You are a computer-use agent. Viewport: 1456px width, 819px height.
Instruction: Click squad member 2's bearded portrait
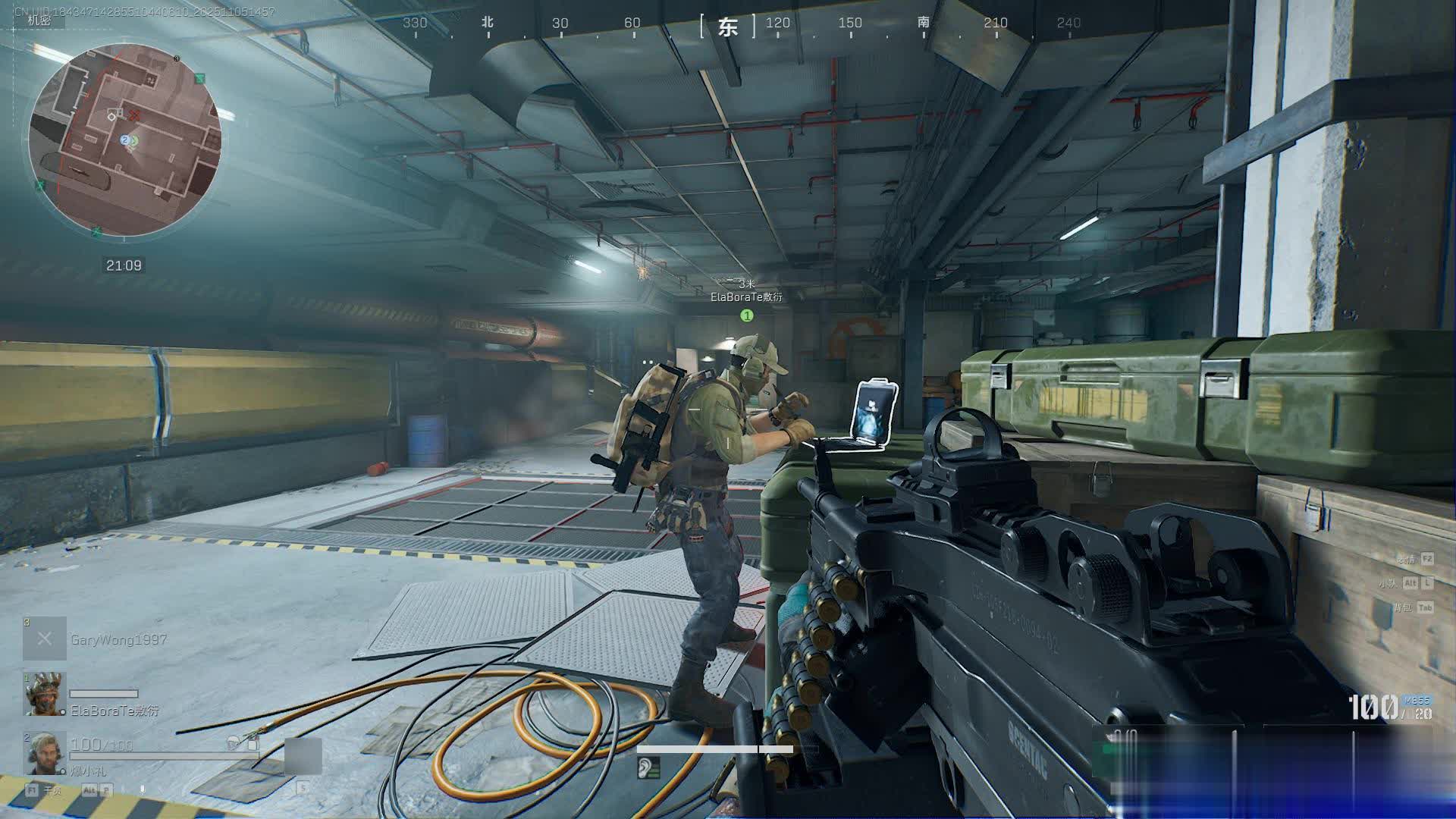coord(44,753)
